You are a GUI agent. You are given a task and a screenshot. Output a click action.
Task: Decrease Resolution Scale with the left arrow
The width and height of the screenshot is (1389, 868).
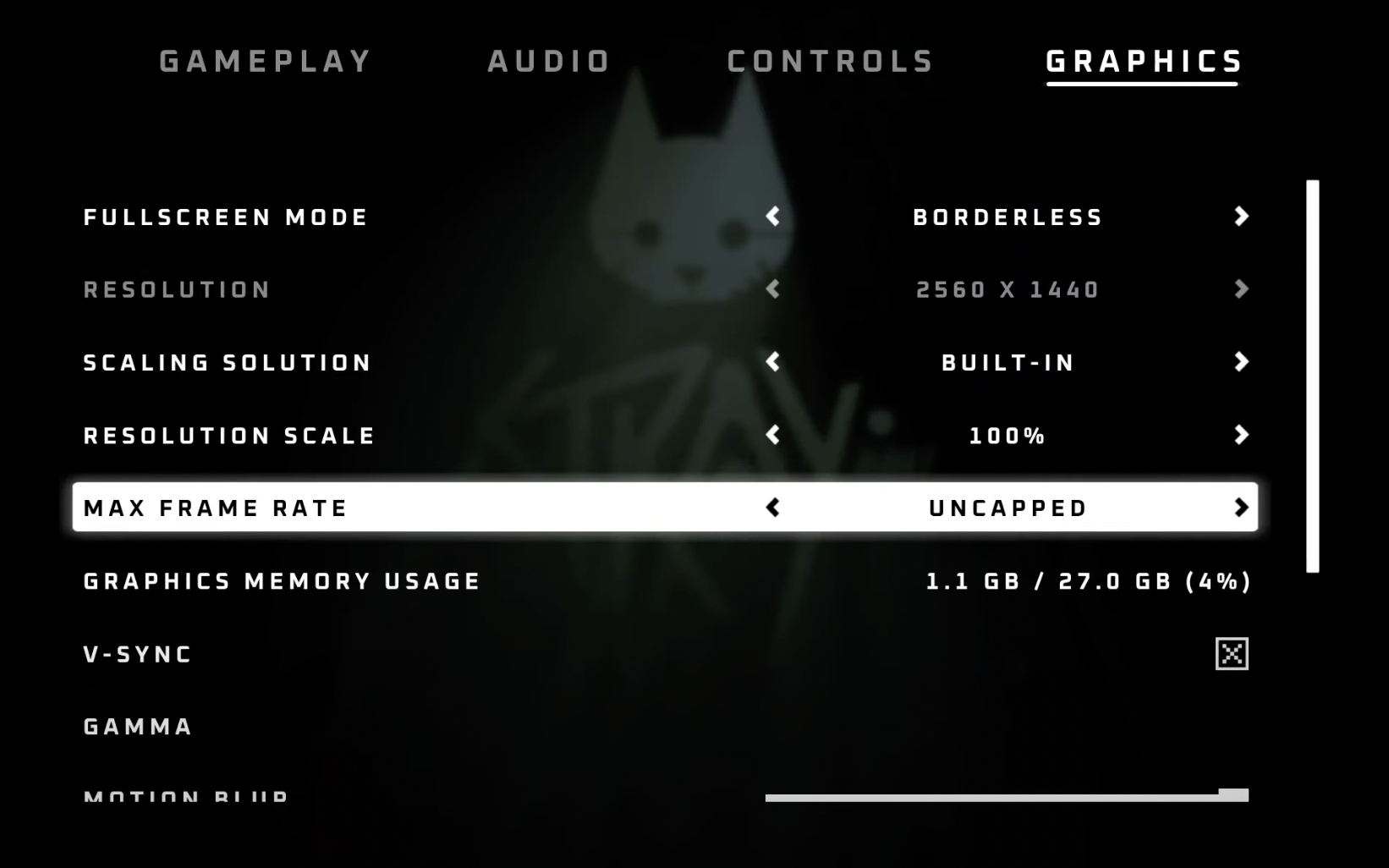[772, 435]
